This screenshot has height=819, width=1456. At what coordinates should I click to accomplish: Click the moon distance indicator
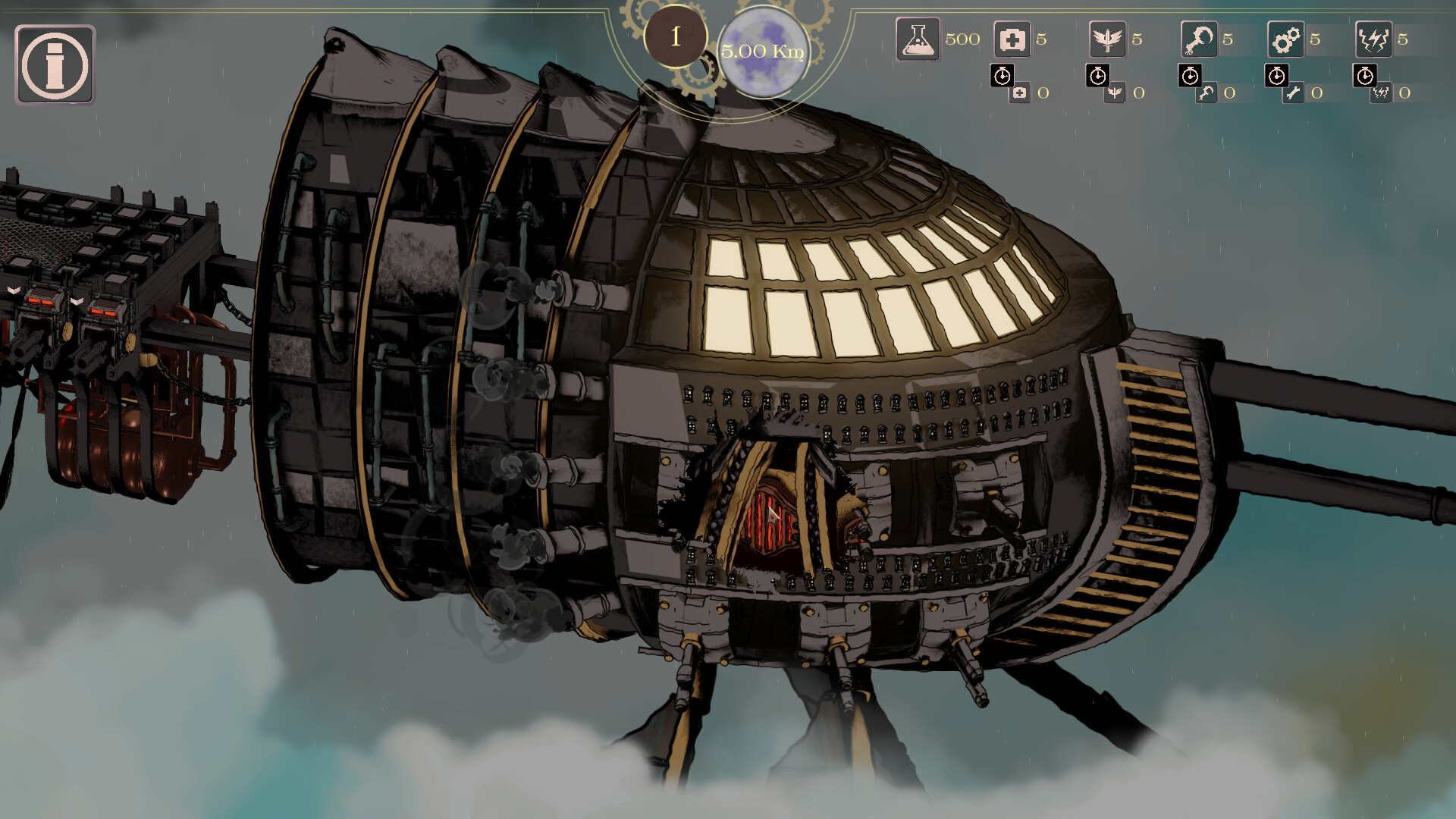coord(762,51)
